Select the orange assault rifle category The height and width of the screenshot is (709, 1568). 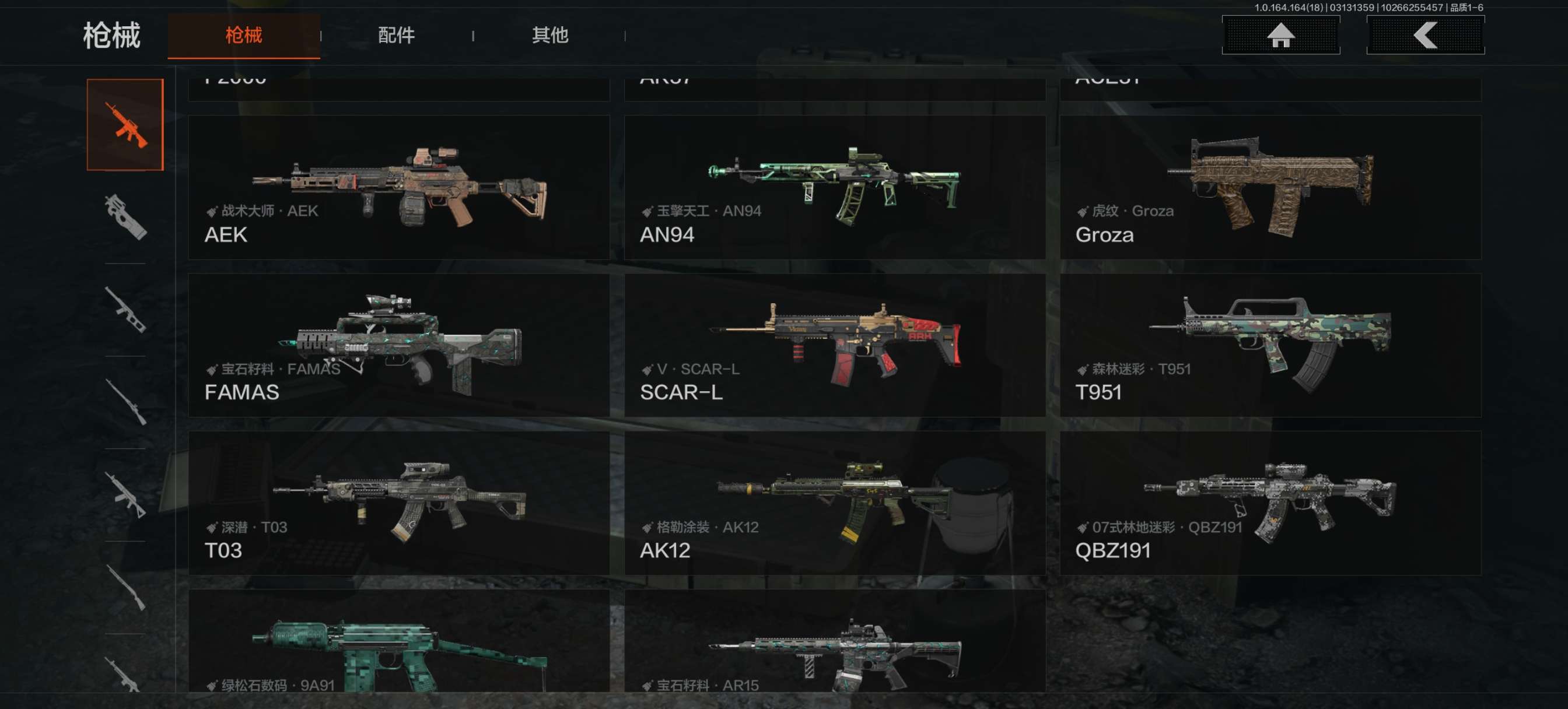125,125
